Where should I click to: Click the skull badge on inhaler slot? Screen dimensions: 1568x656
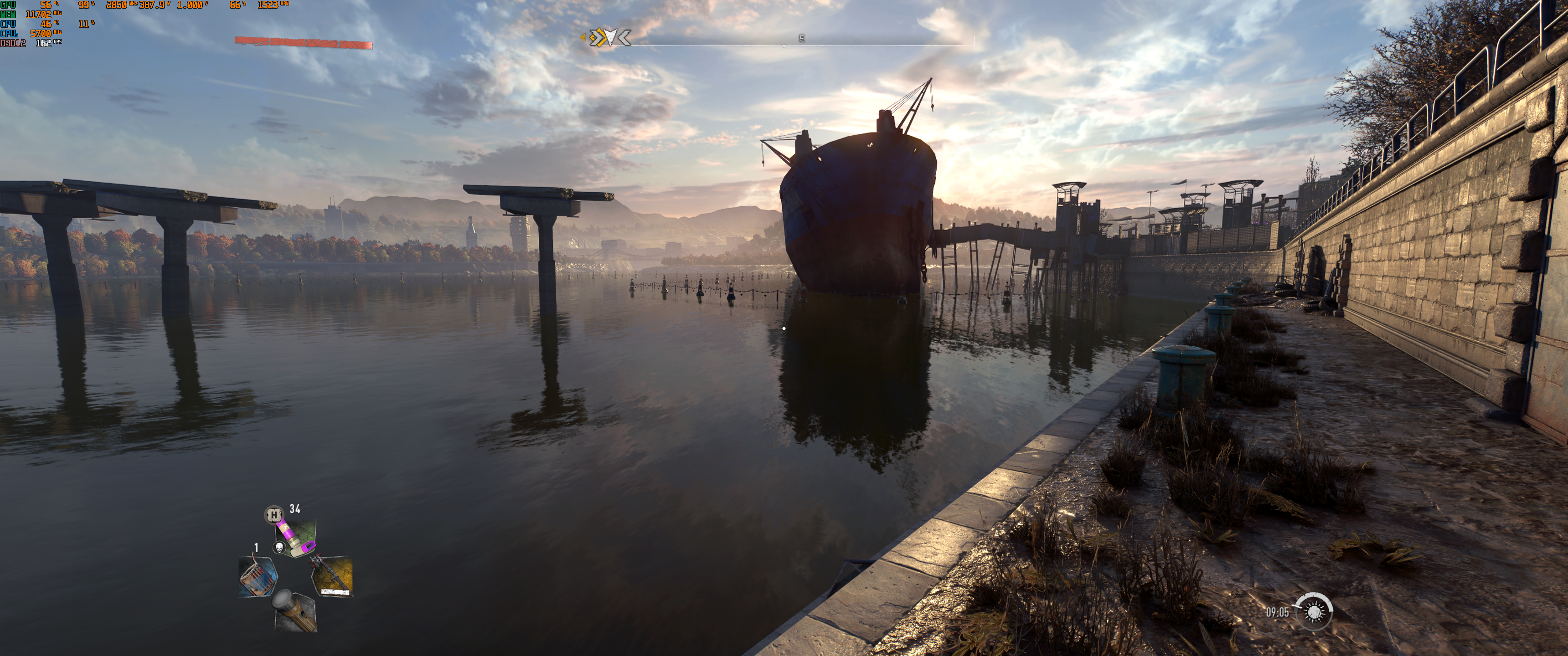(279, 548)
